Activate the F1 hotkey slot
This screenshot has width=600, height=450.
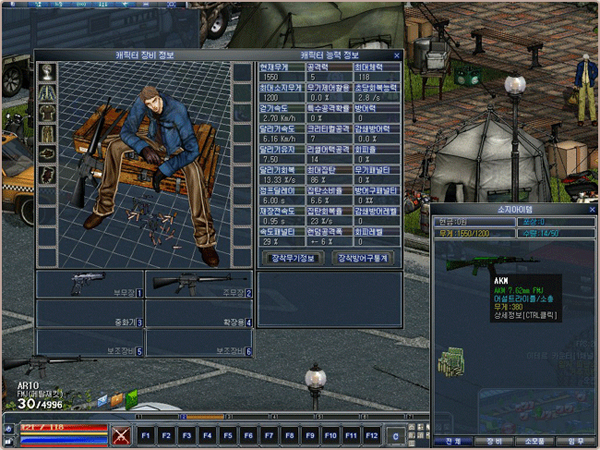point(146,435)
